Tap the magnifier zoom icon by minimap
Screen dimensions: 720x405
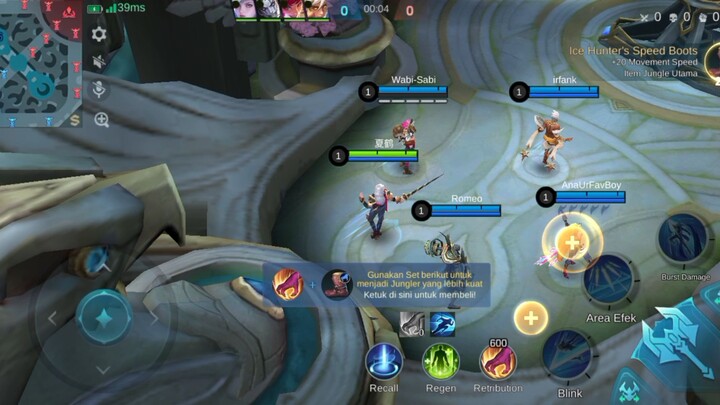coord(101,120)
